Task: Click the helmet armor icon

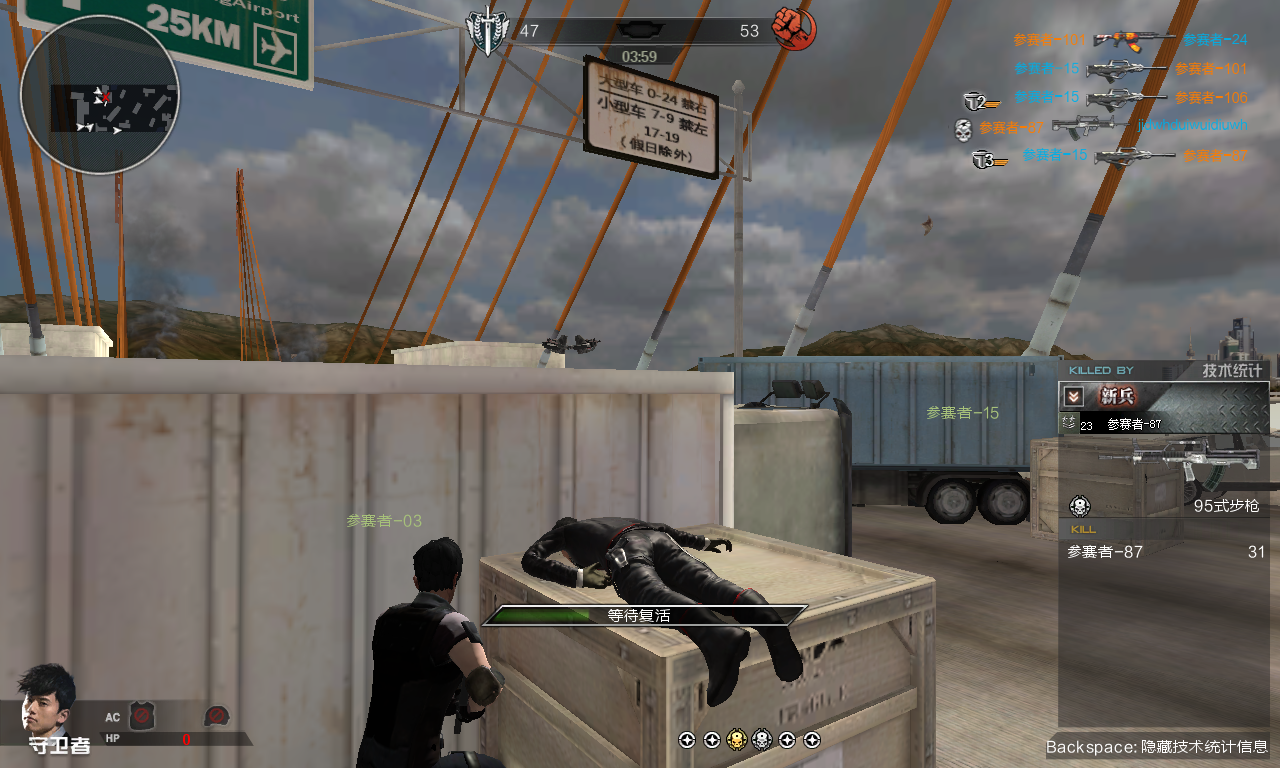Action: pos(217,715)
